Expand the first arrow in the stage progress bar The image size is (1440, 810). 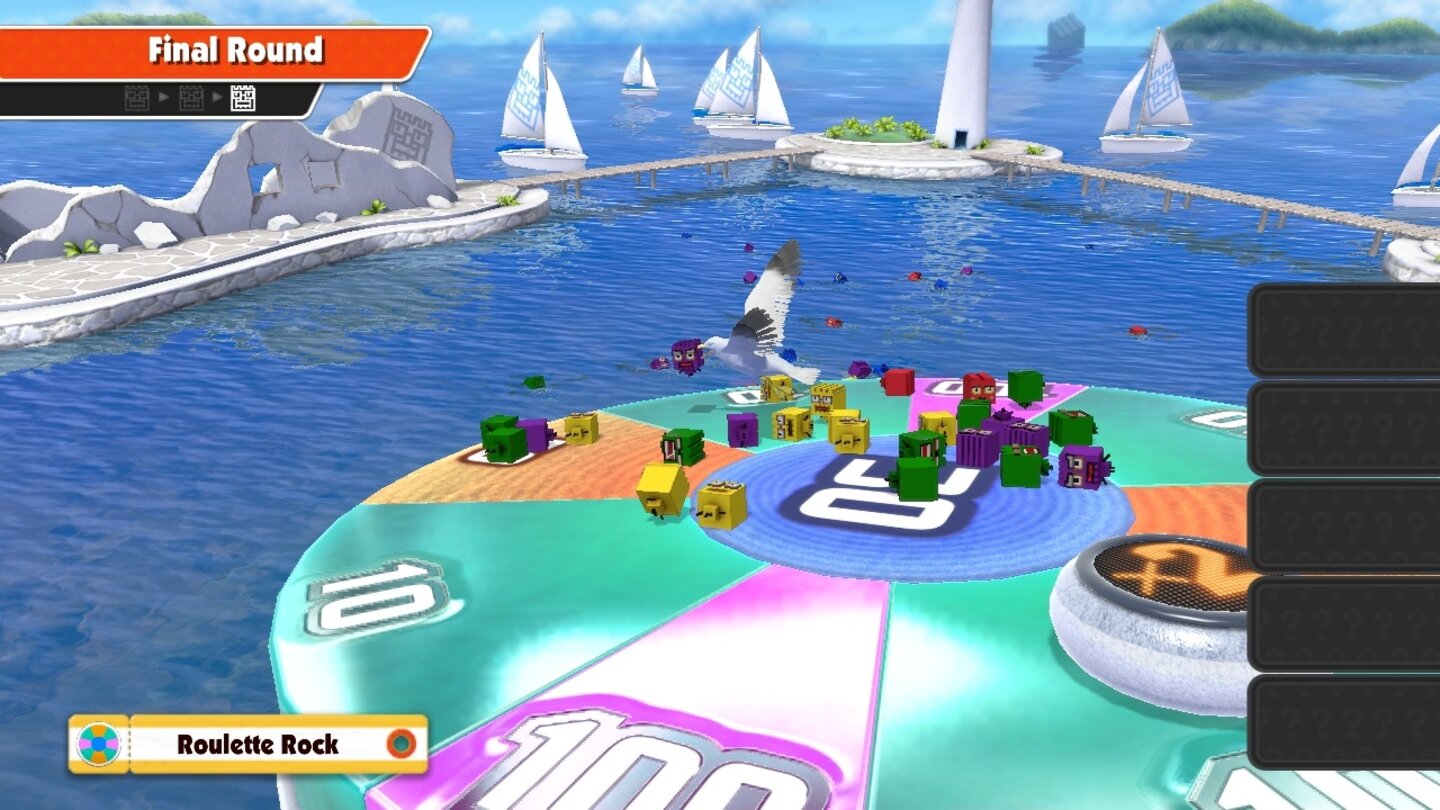click(165, 98)
